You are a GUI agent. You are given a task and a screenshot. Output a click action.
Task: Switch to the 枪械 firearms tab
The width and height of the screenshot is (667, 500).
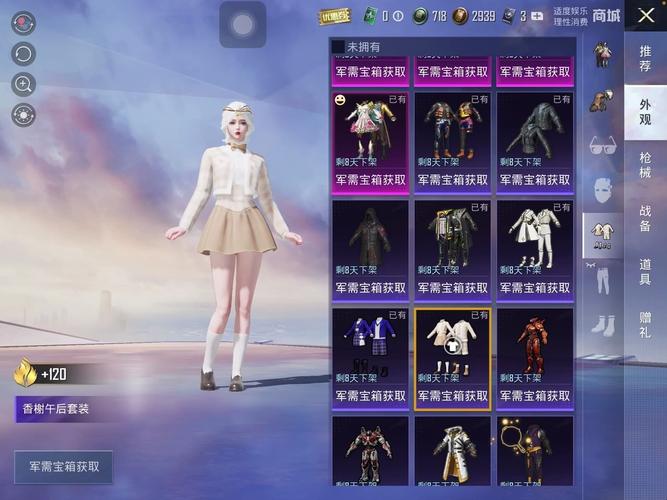coord(645,165)
